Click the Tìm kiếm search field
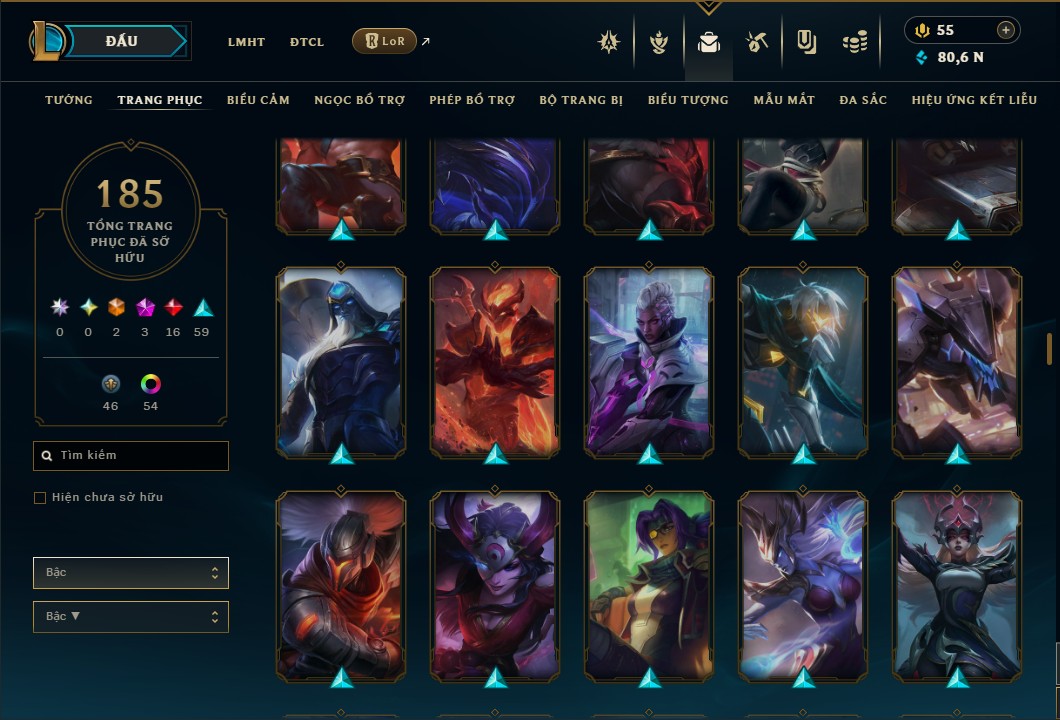 pyautogui.click(x=131, y=456)
